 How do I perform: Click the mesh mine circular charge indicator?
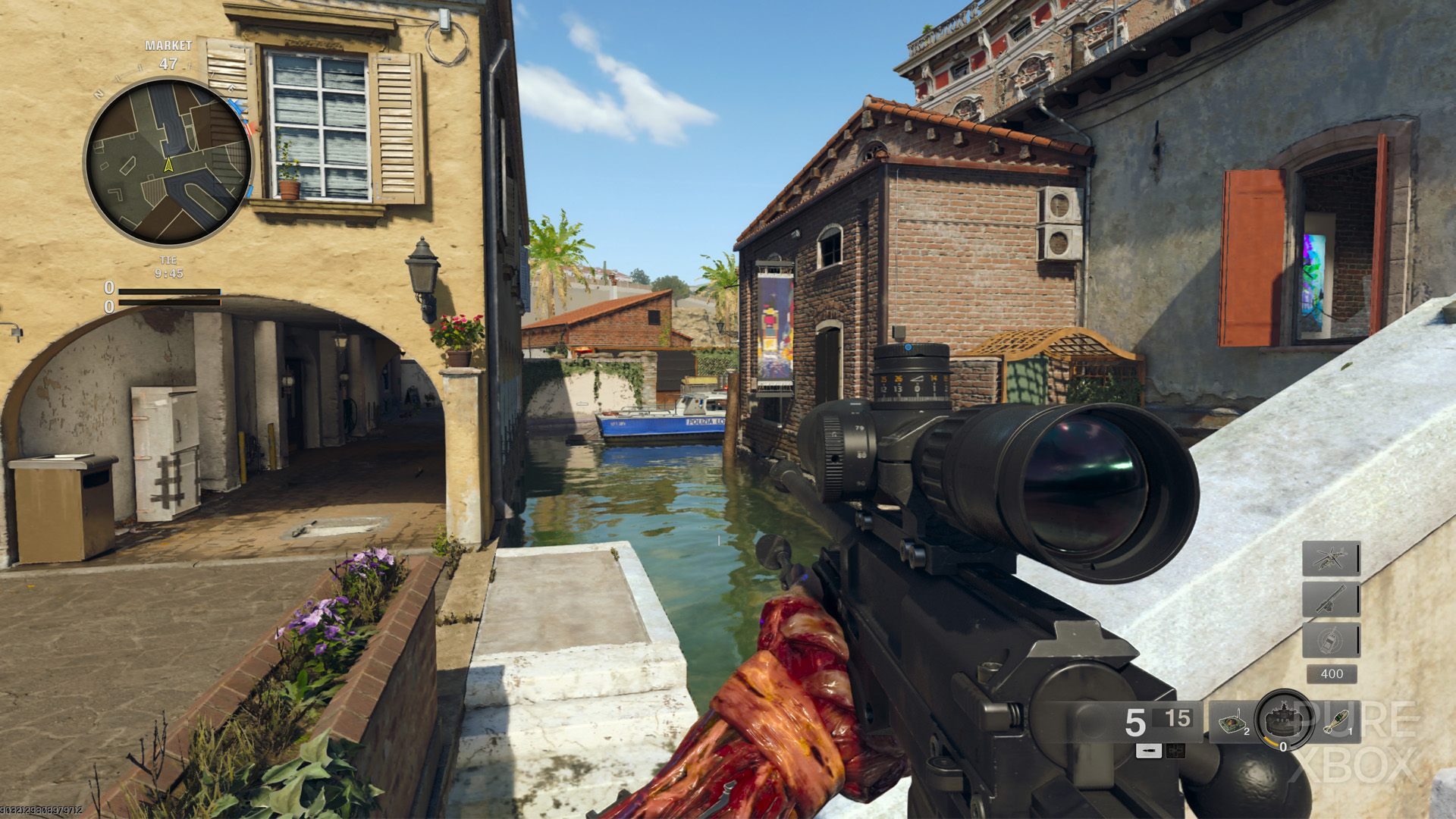point(1282,720)
